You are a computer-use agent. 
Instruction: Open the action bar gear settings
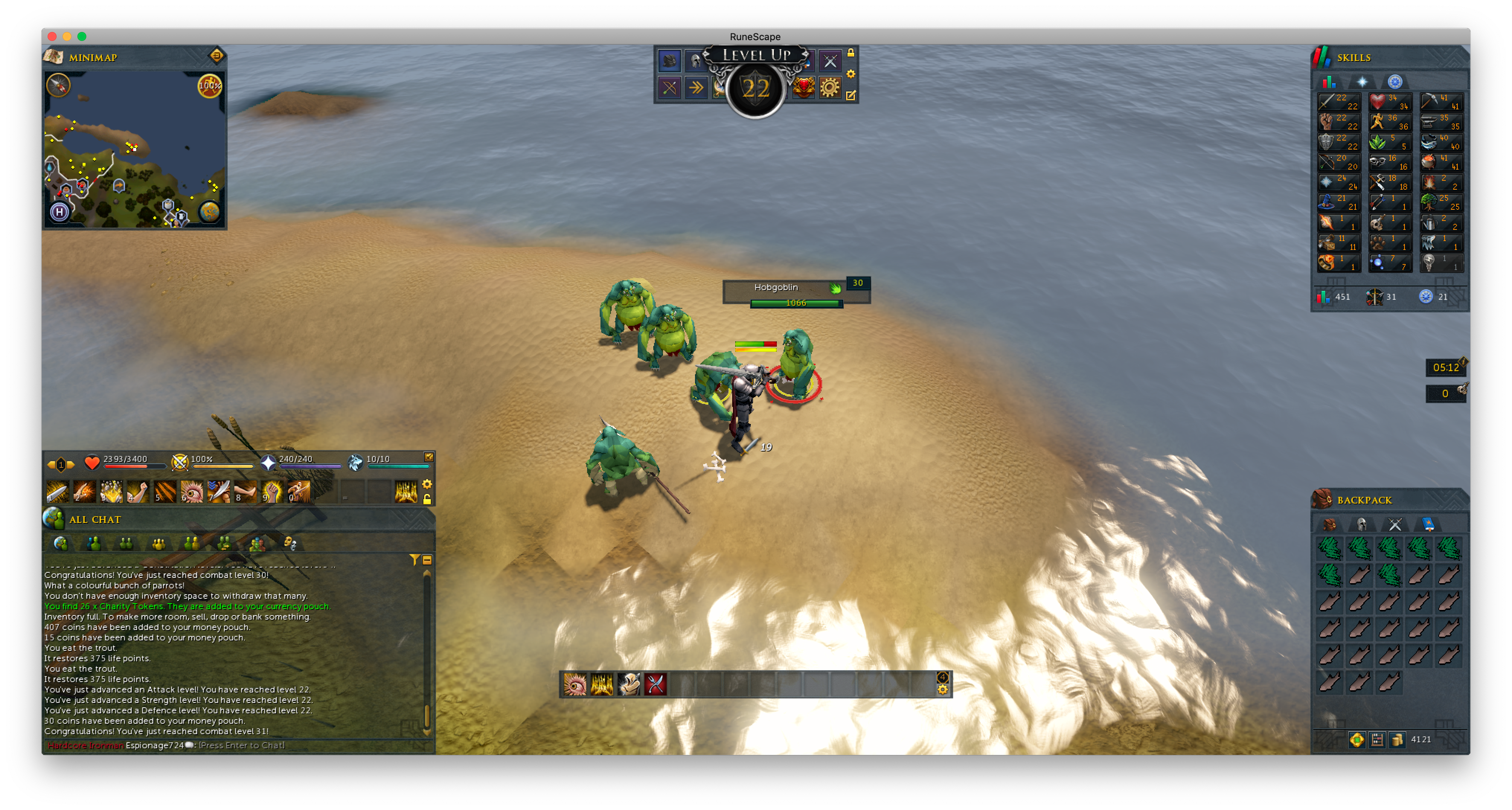[x=427, y=484]
